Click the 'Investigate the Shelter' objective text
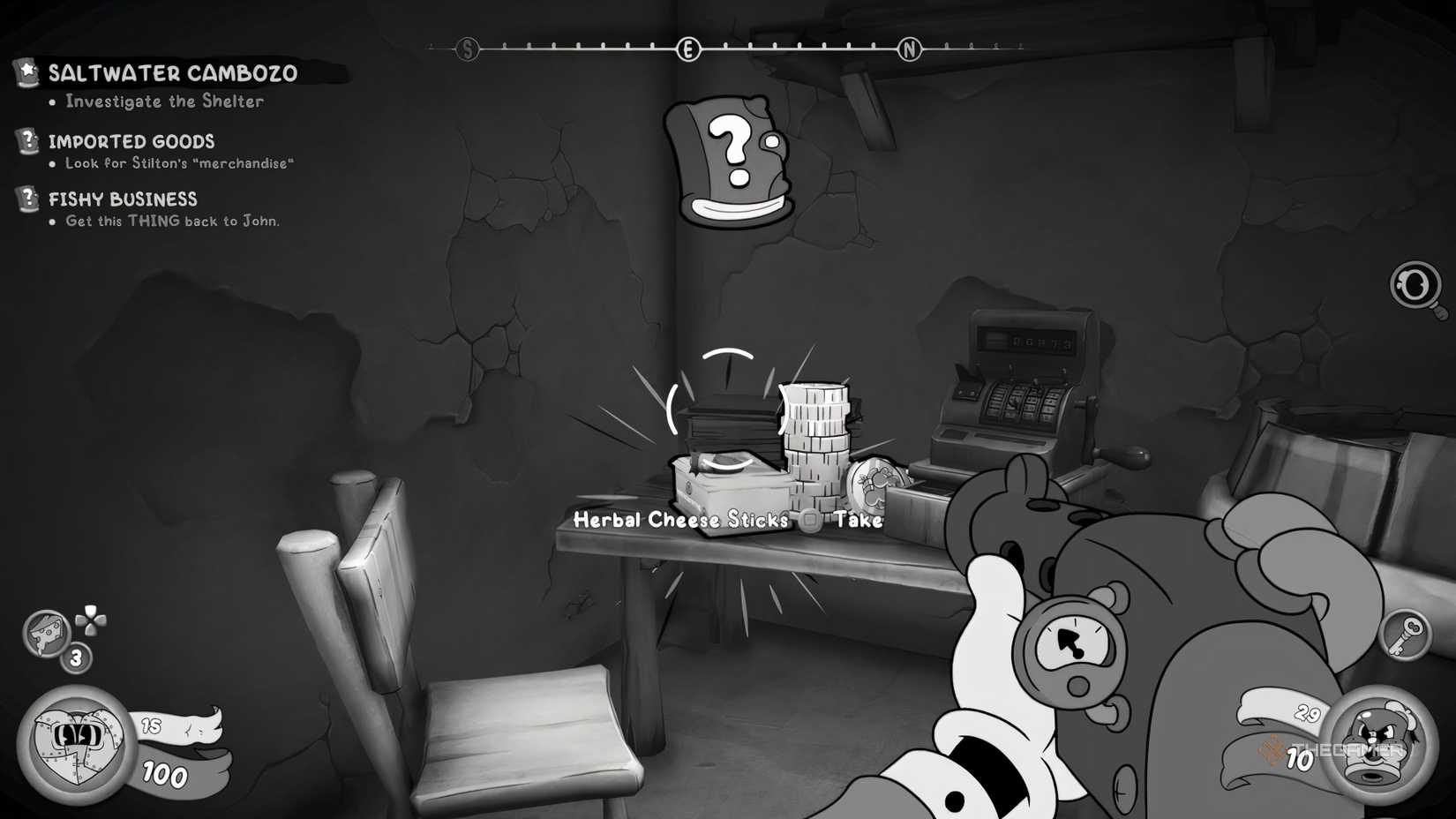The image size is (1456, 819). click(x=161, y=101)
